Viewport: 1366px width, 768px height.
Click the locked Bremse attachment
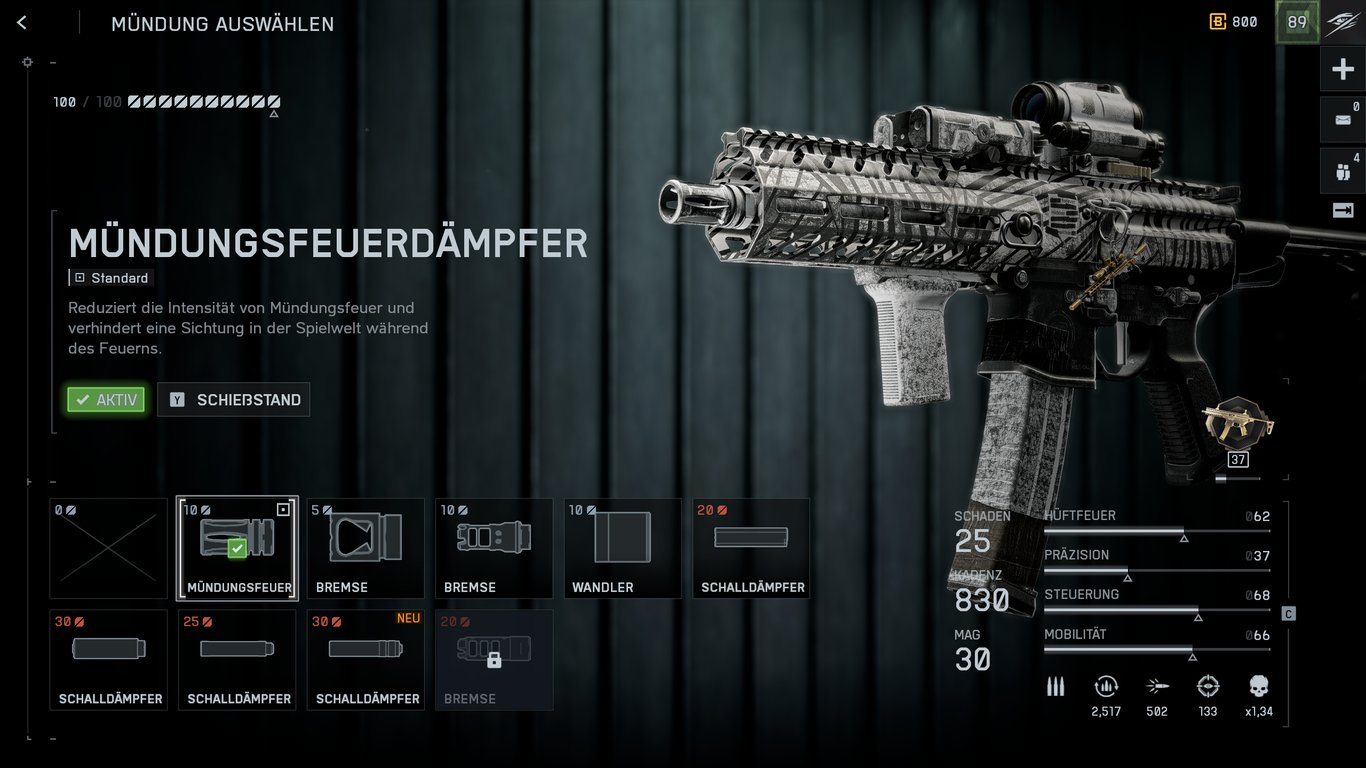point(494,659)
